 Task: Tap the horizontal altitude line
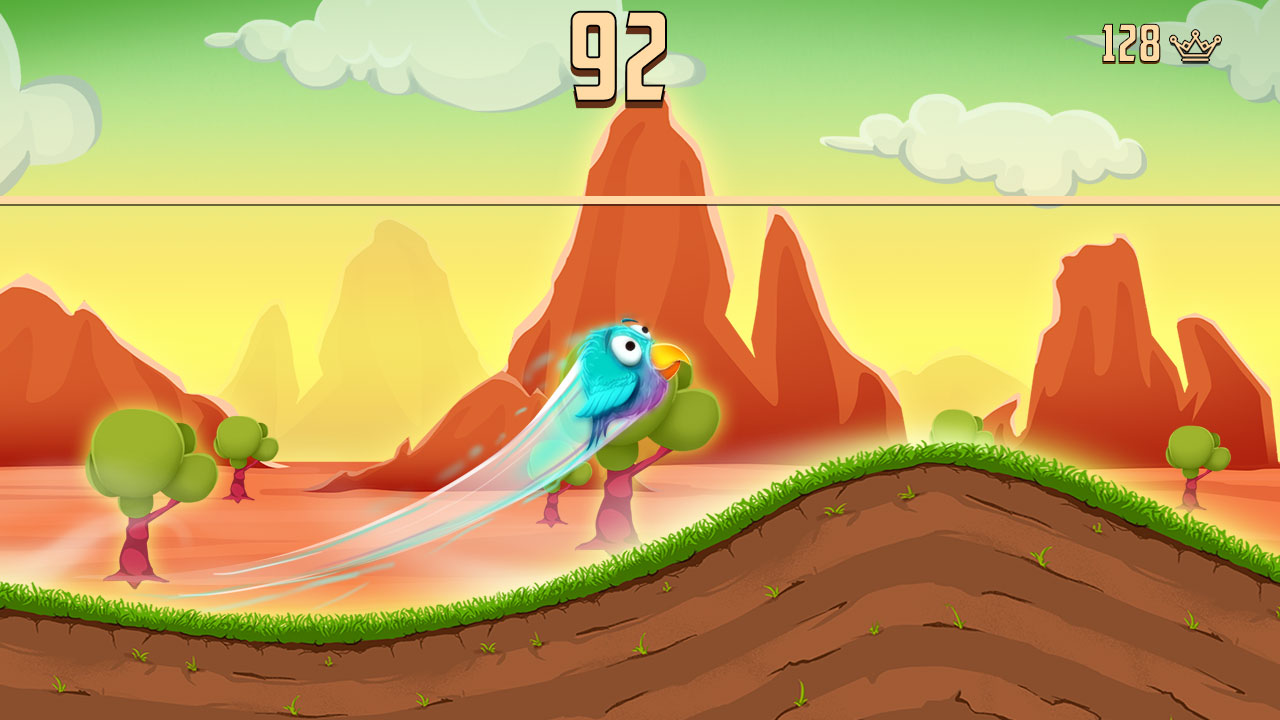tap(300, 202)
